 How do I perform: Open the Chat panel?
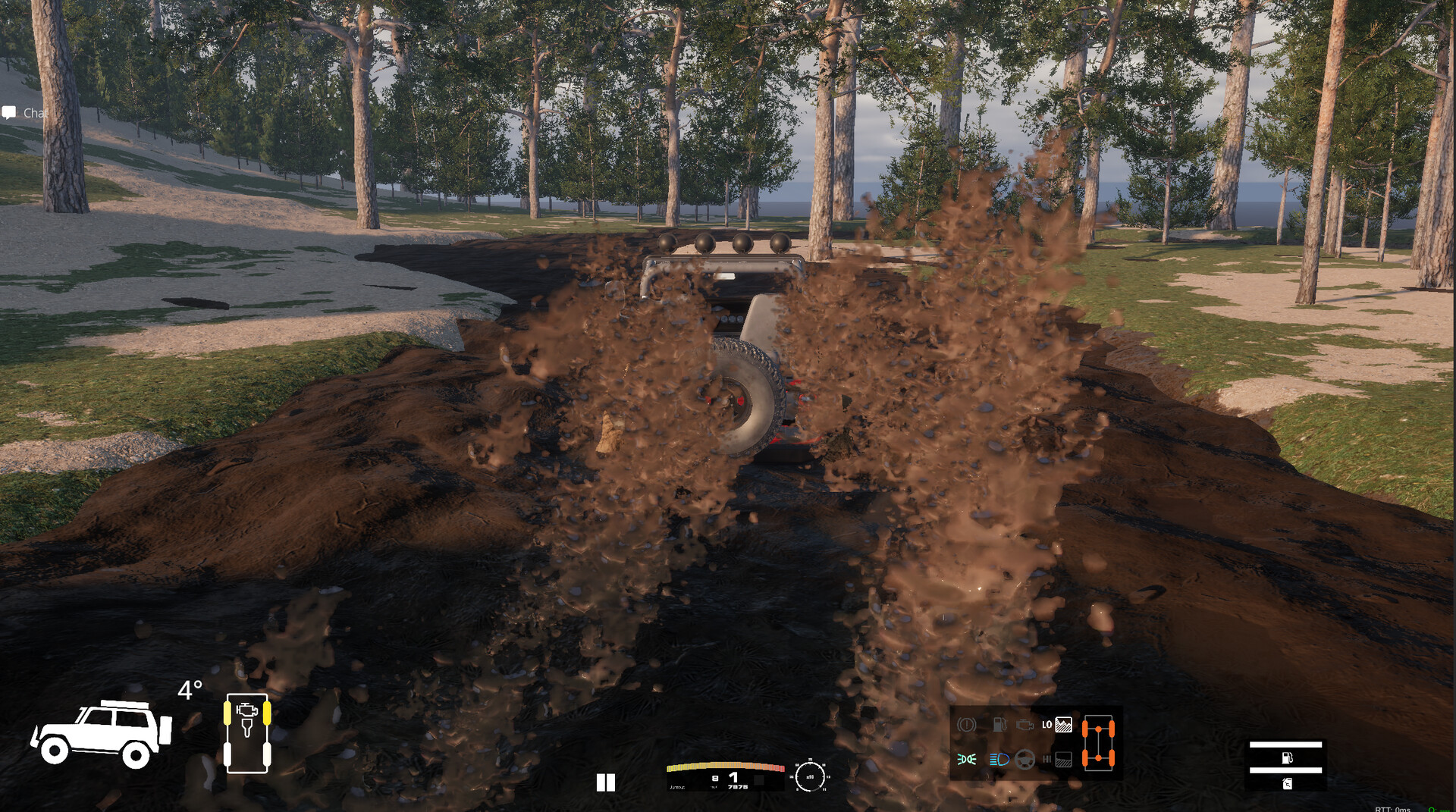26,113
